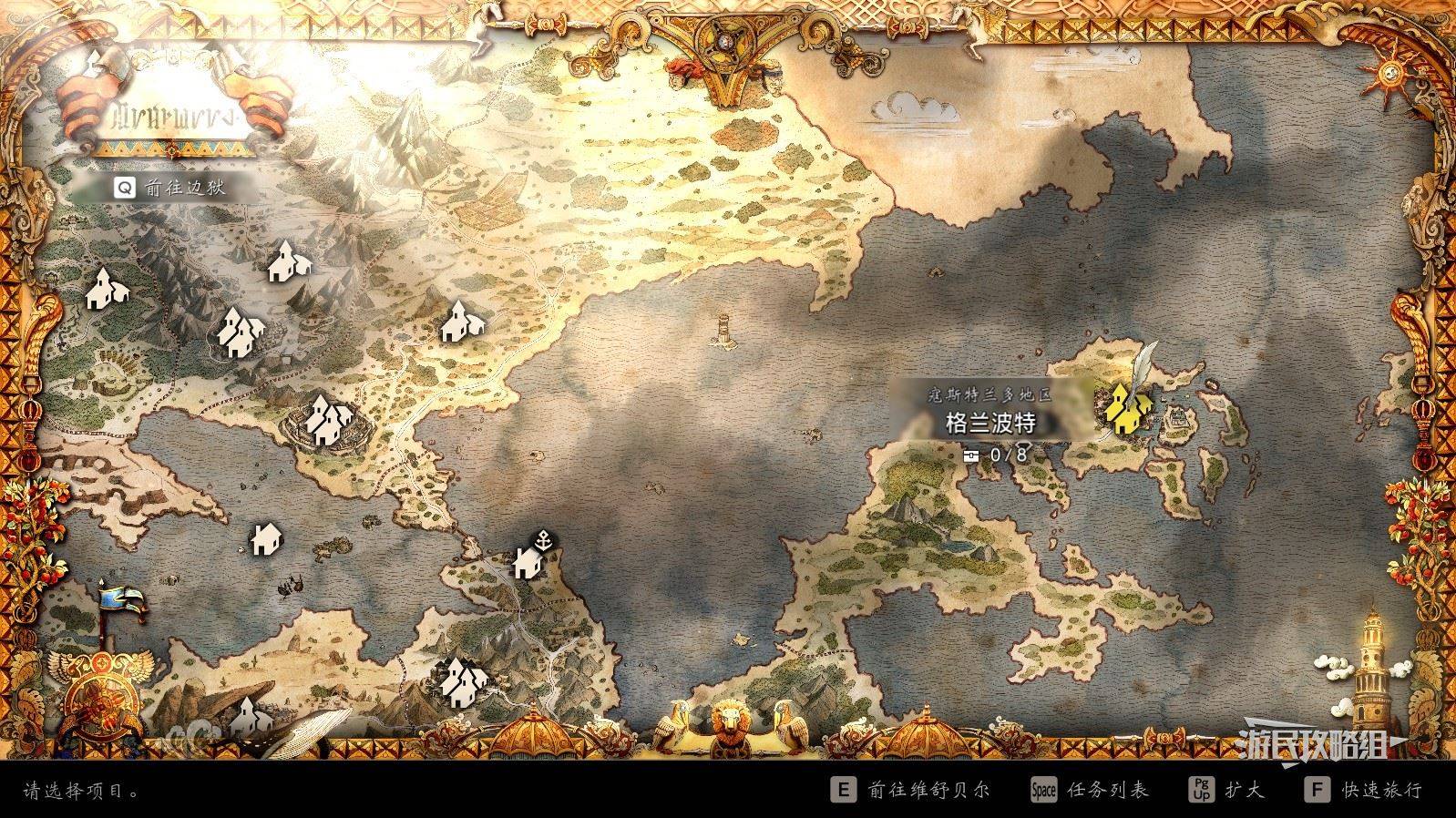Viewport: 1456px width, 818px height.
Task: Select the town marker on the walled city
Action: tap(327, 421)
